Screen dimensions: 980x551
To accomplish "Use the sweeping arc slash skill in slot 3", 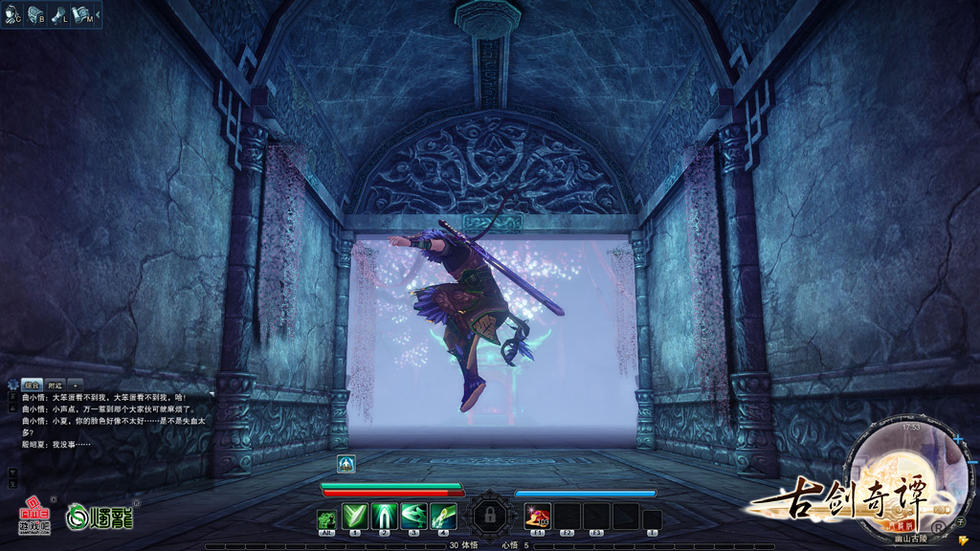I will tap(413, 516).
